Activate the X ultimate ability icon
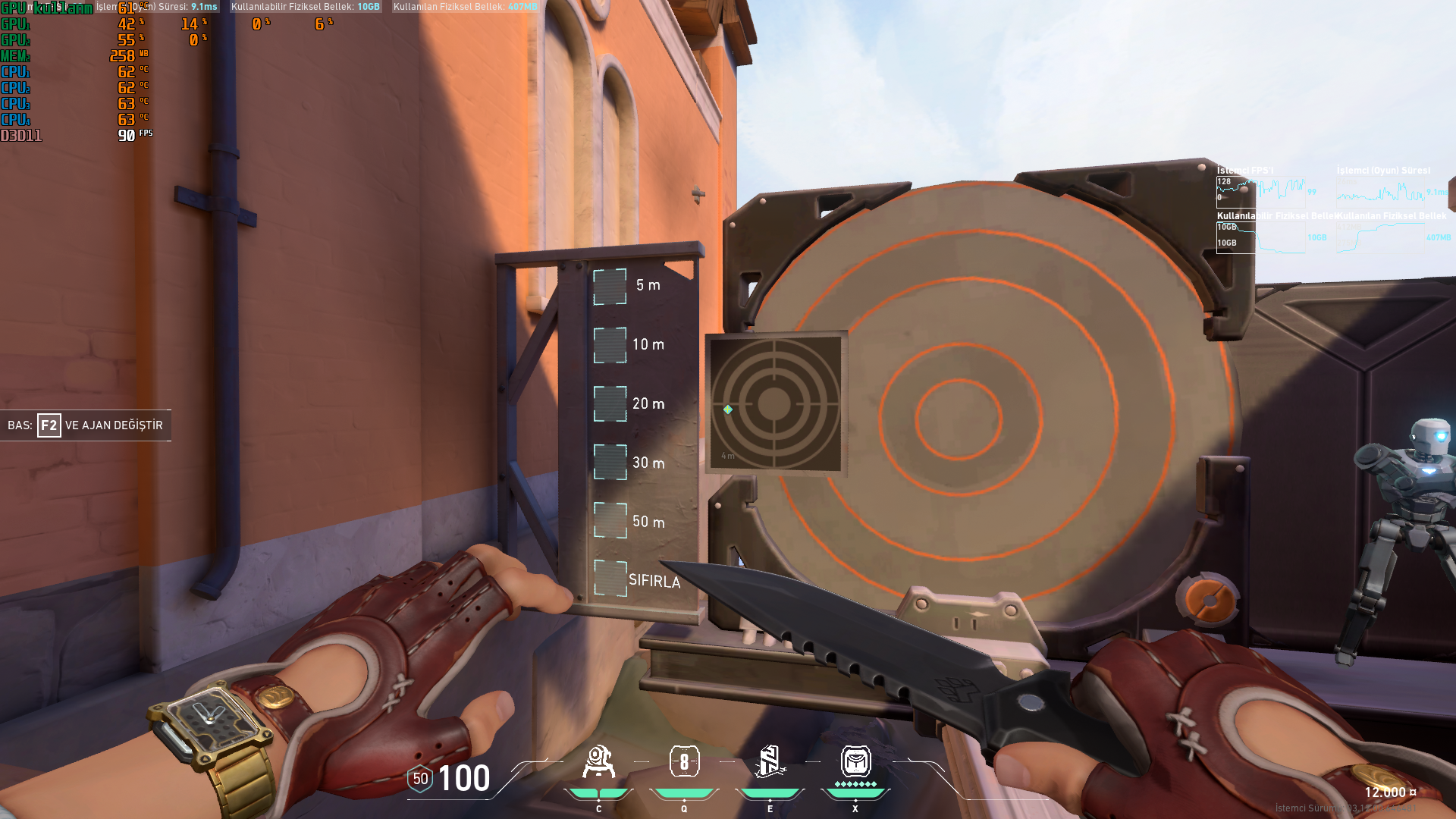1456x819 pixels. click(x=856, y=761)
